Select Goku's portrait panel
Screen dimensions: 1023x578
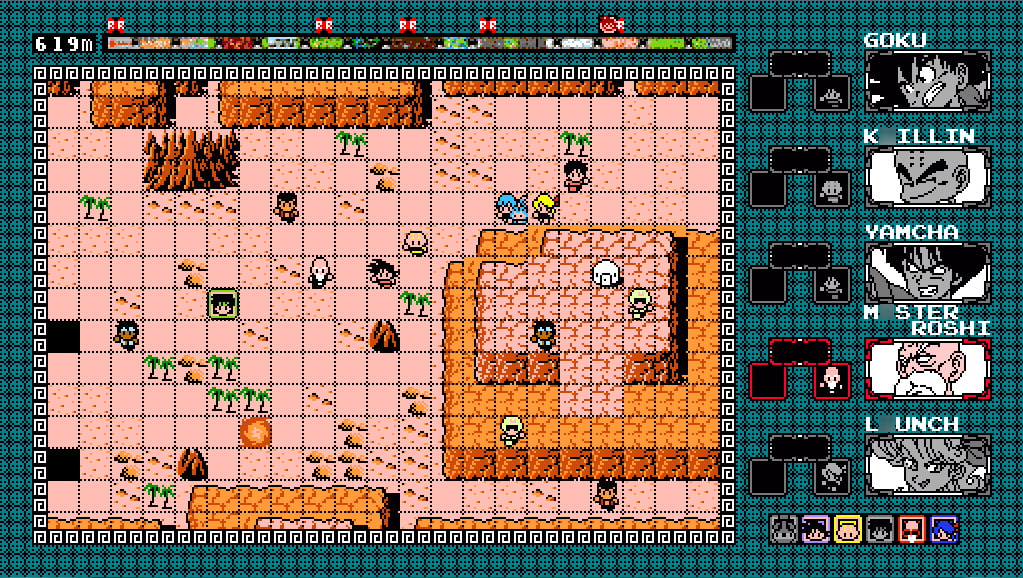(x=927, y=81)
